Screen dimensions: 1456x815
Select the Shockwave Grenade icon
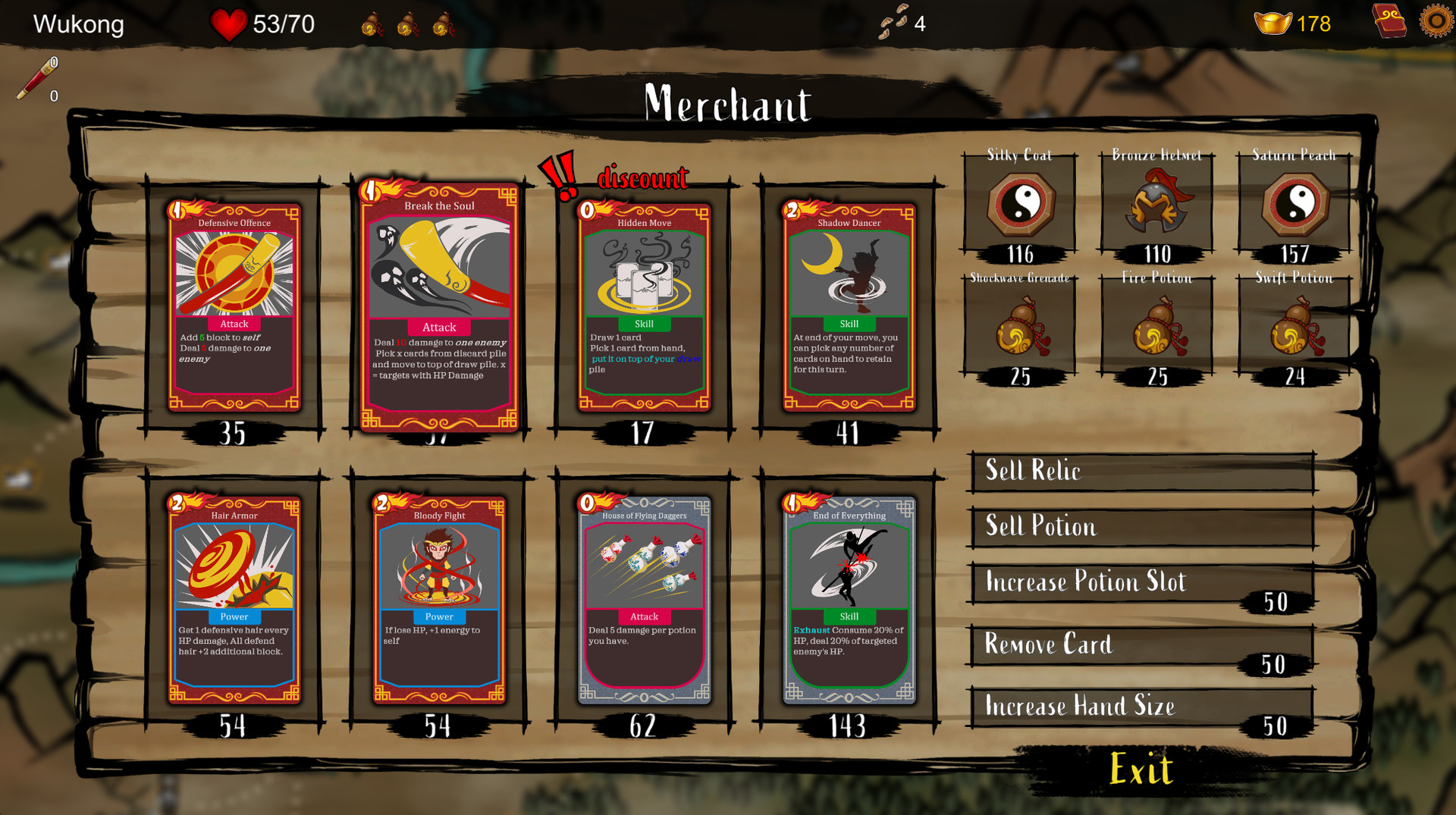(1020, 328)
